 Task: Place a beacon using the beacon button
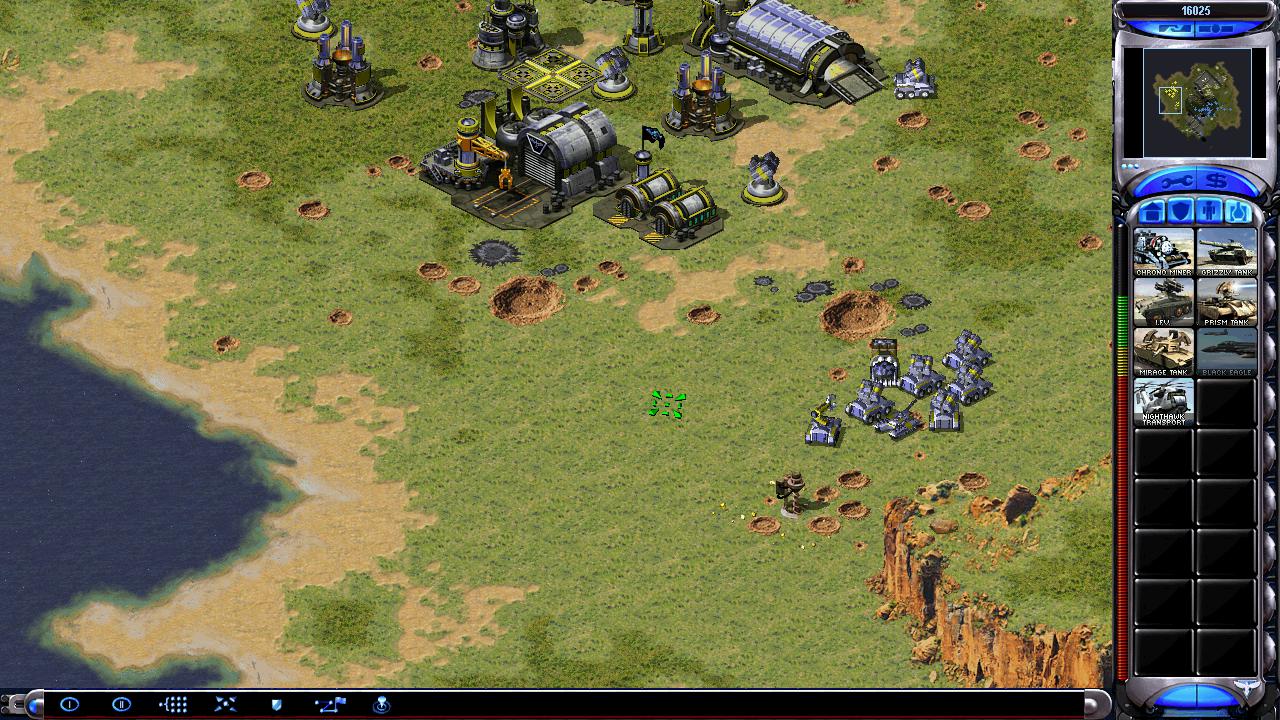coord(381,705)
